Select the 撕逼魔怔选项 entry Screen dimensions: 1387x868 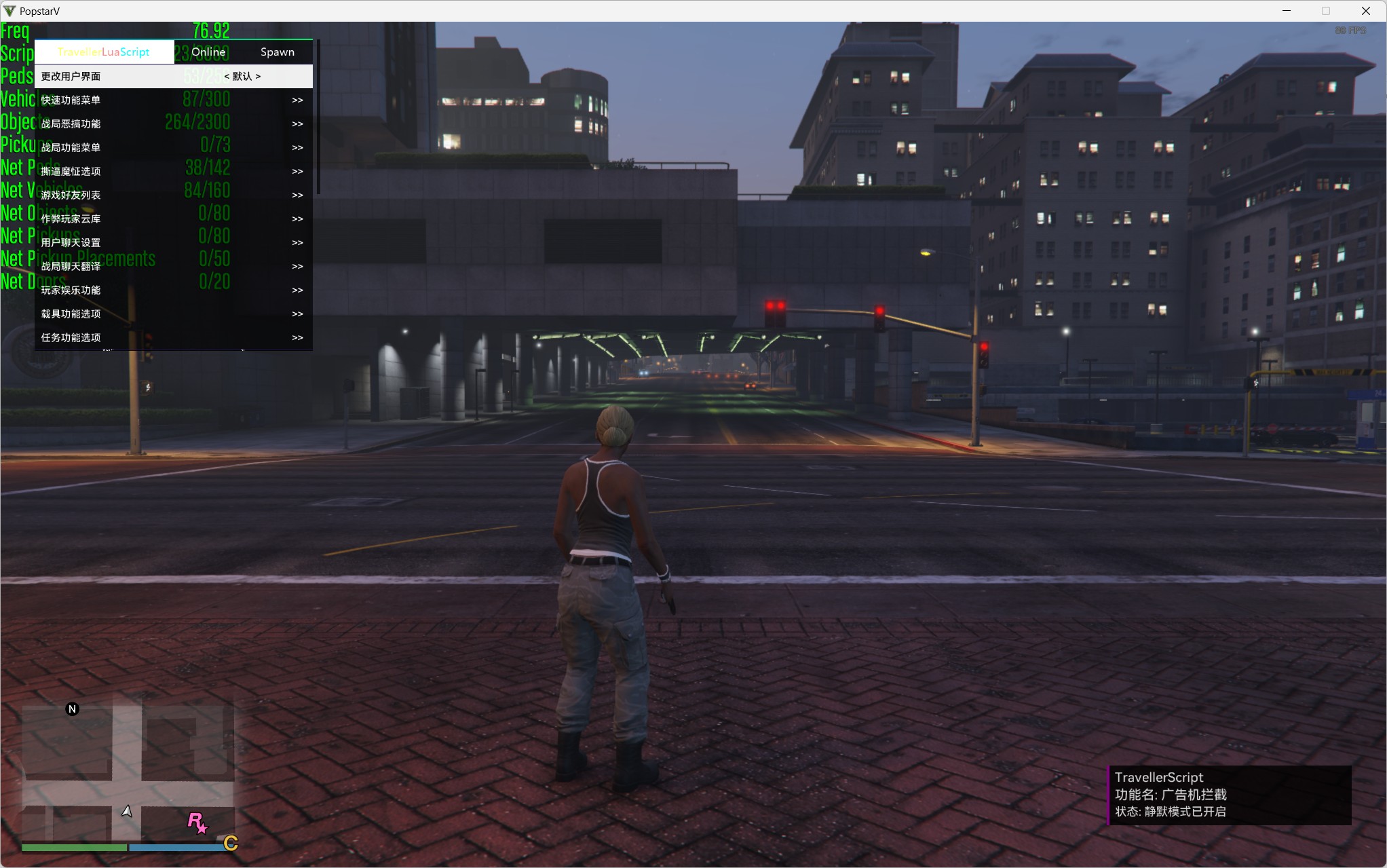(x=173, y=172)
